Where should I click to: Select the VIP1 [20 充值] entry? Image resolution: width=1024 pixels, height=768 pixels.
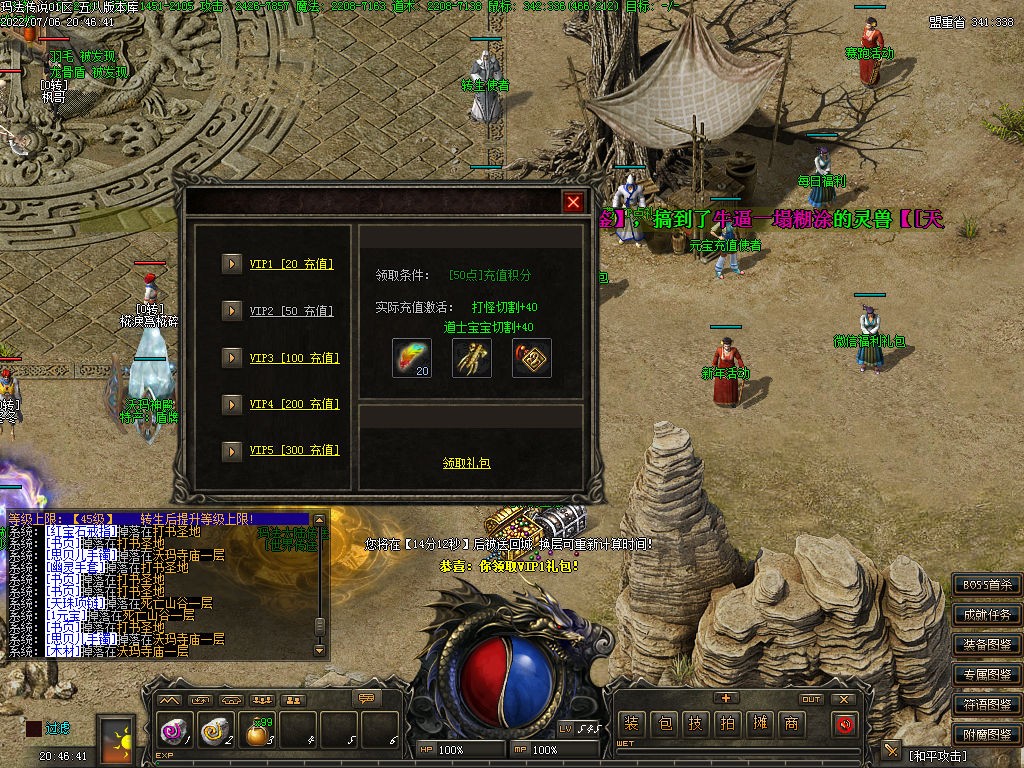point(291,264)
